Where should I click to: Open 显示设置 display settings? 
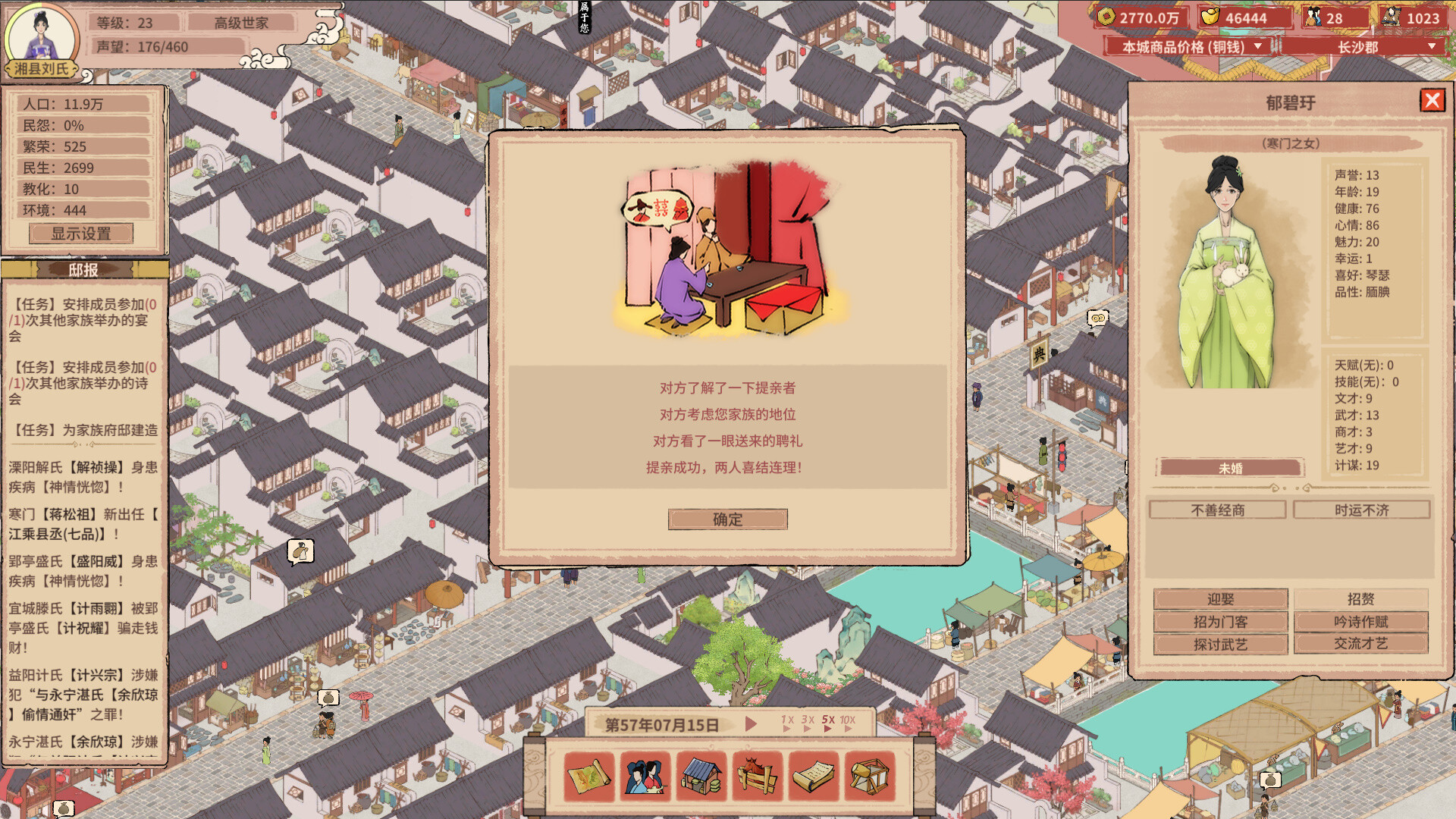pyautogui.click(x=80, y=233)
